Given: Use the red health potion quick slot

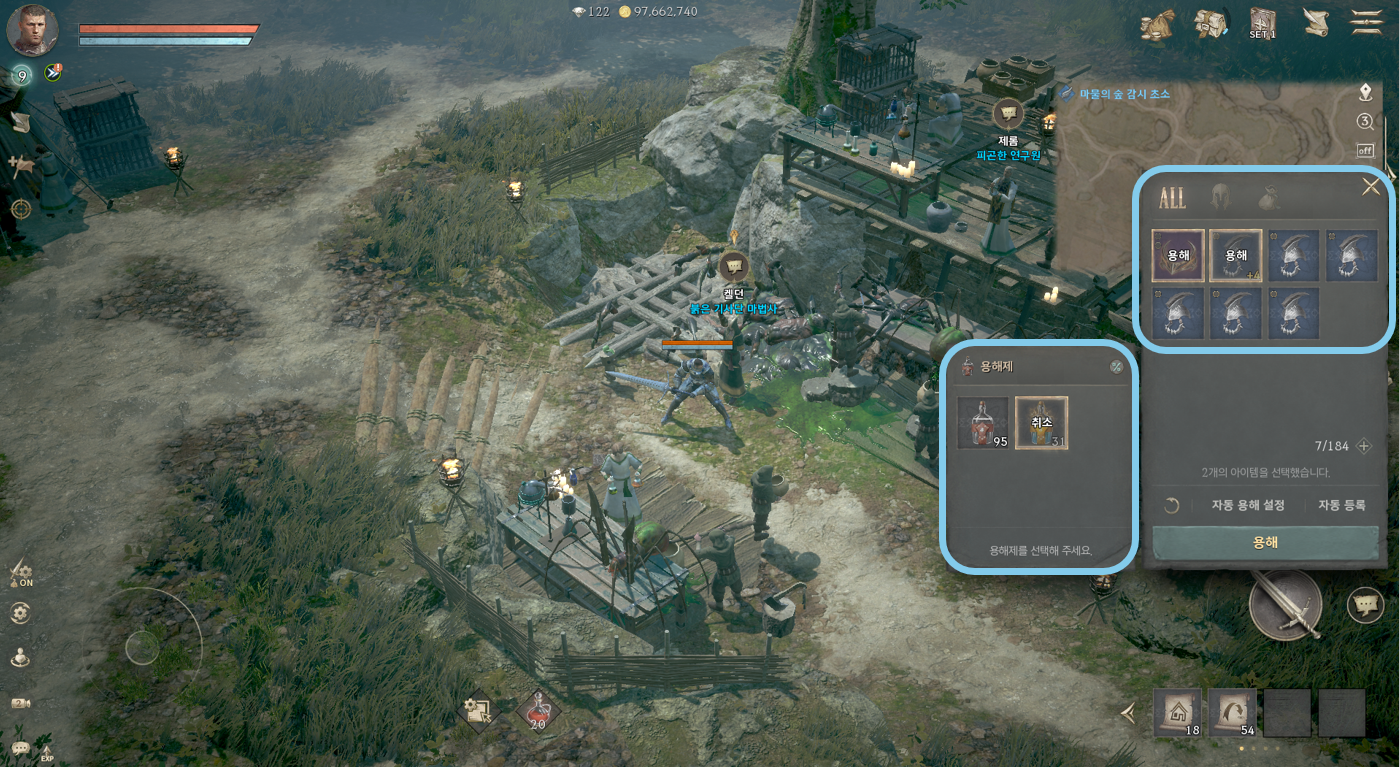Looking at the screenshot, I should (x=538, y=711).
